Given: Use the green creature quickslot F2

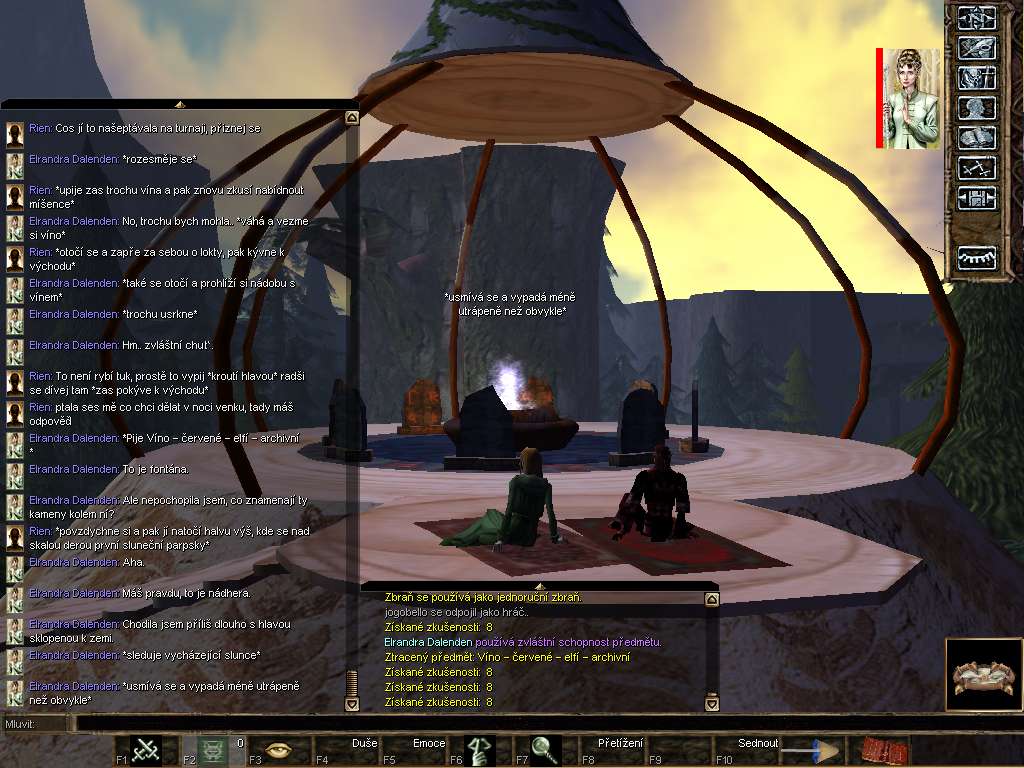Looking at the screenshot, I should [213, 750].
